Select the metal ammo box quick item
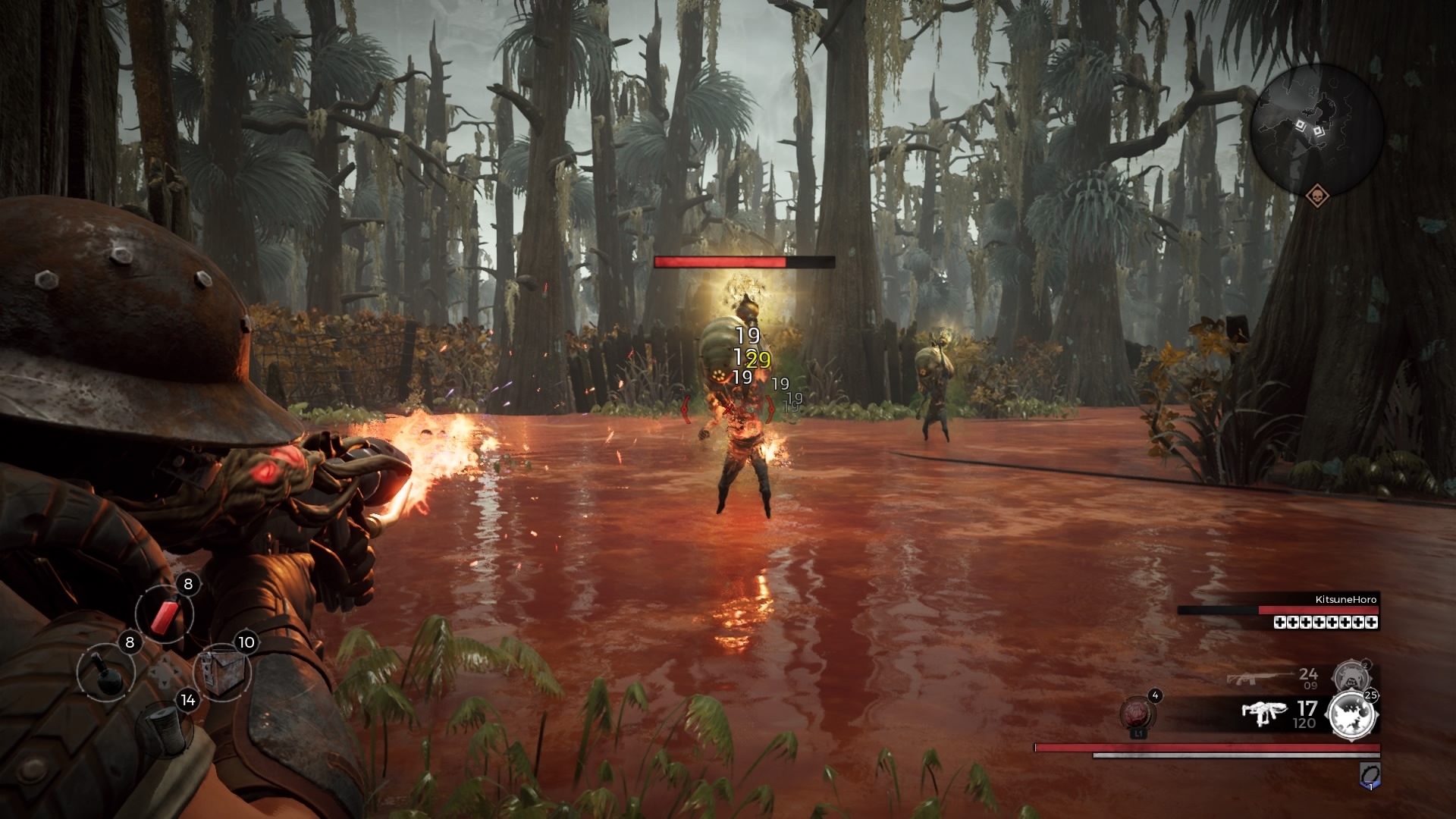Image resolution: width=1456 pixels, height=819 pixels. pos(221,671)
